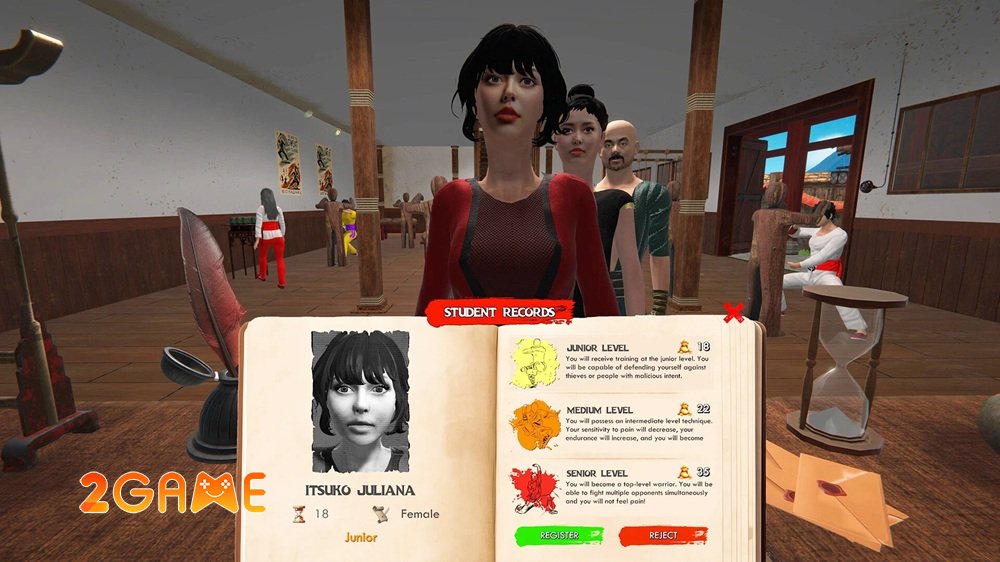Close the Student Records book
The height and width of the screenshot is (562, 1000).
(733, 313)
